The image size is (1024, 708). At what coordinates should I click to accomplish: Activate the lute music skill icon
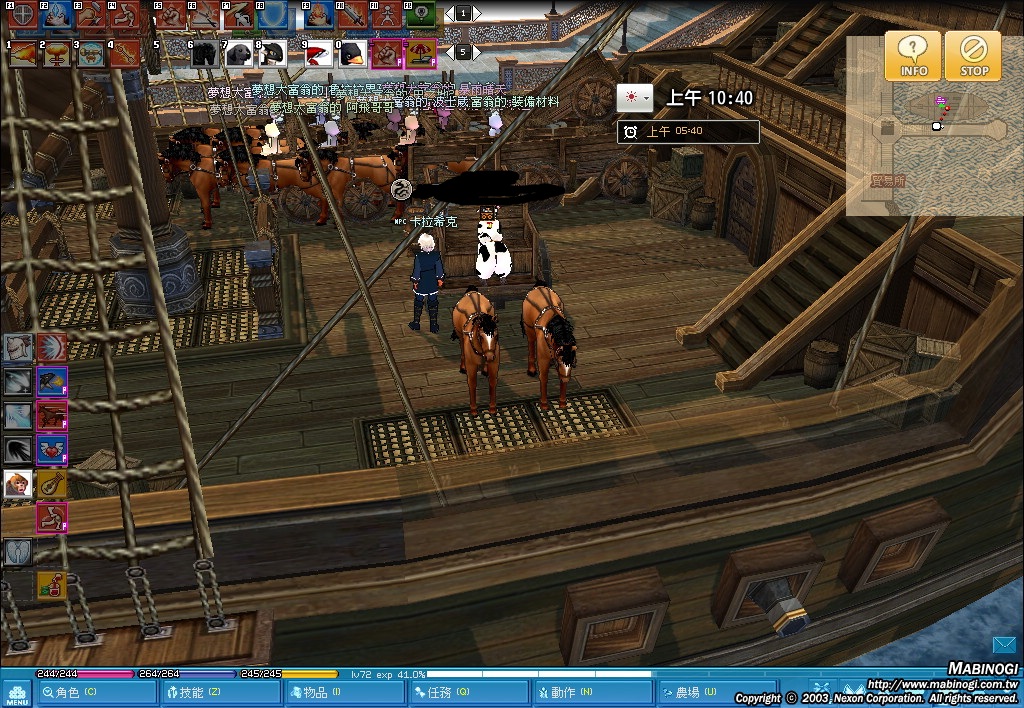pyautogui.click(x=51, y=484)
